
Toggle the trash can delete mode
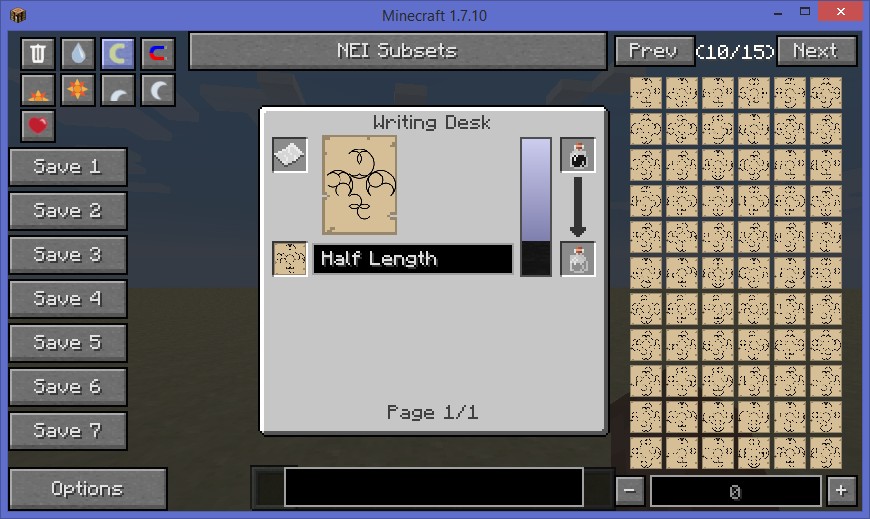tap(38, 53)
